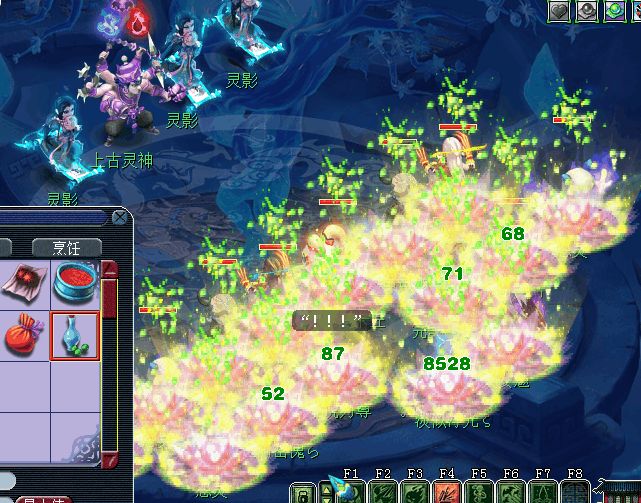The image size is (641, 503).
Task: Use the F1 hotbar skill
Action: 351,492
